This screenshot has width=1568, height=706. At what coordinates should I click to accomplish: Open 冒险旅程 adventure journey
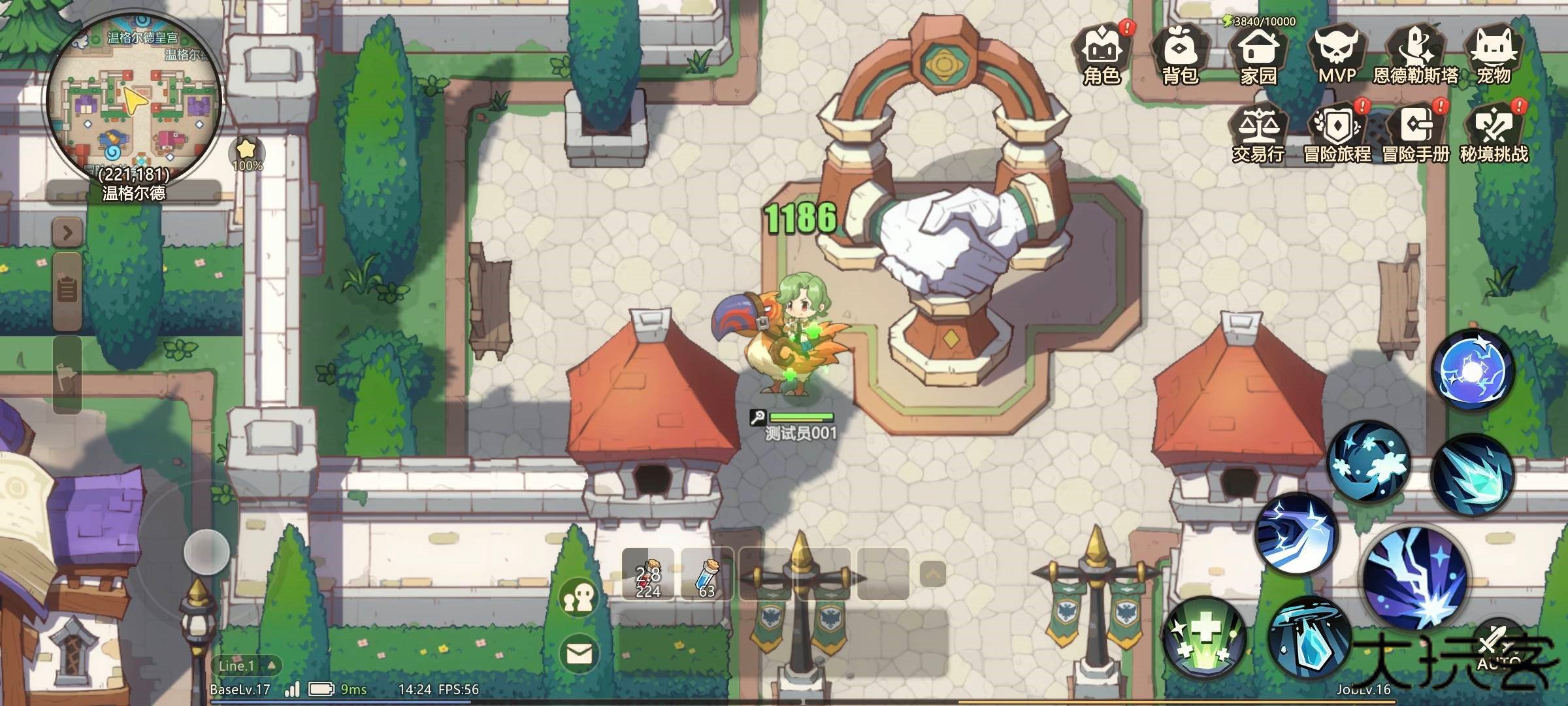click(x=1337, y=134)
